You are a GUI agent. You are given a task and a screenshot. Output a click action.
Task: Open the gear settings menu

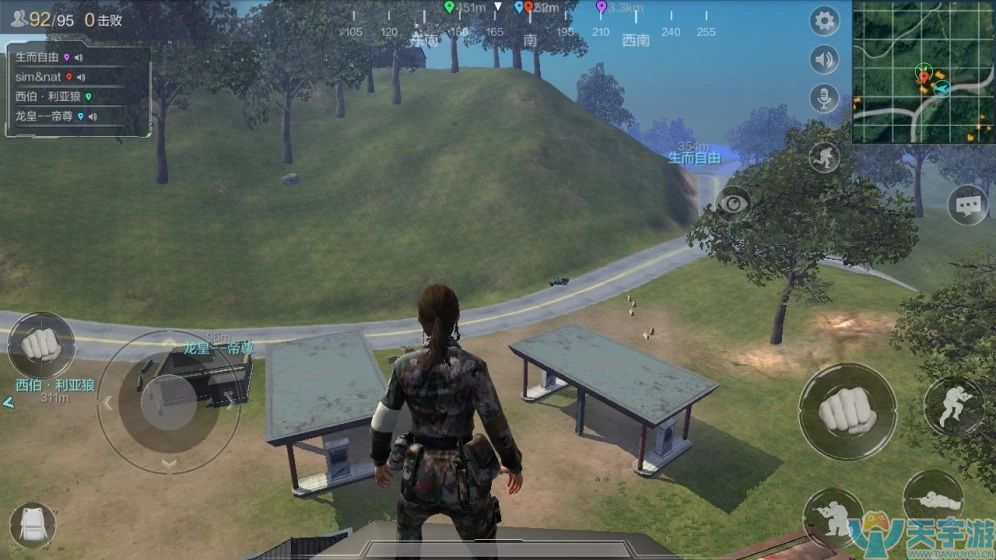coord(824,21)
